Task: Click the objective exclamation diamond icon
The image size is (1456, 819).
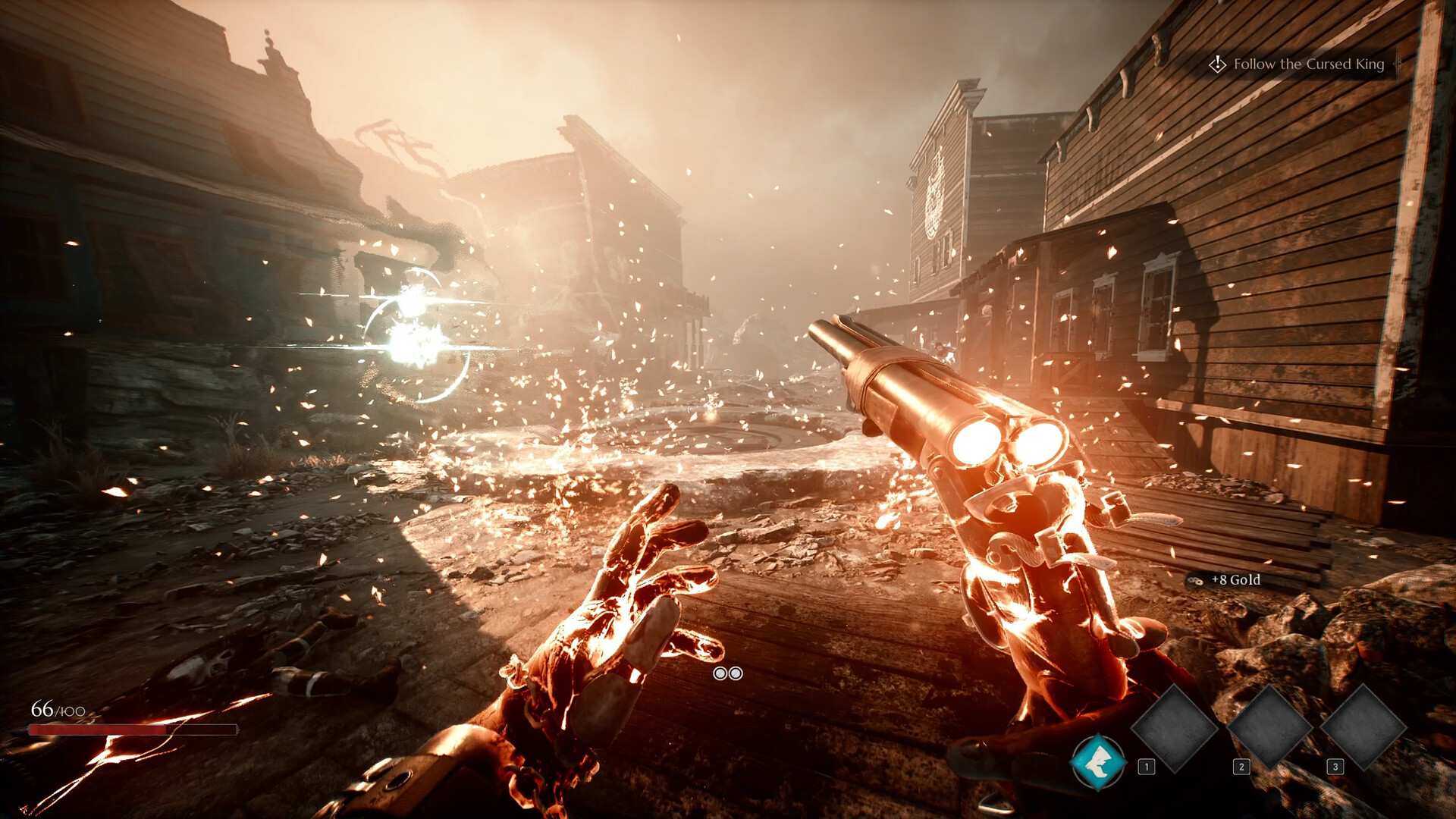Action: 1219,64
